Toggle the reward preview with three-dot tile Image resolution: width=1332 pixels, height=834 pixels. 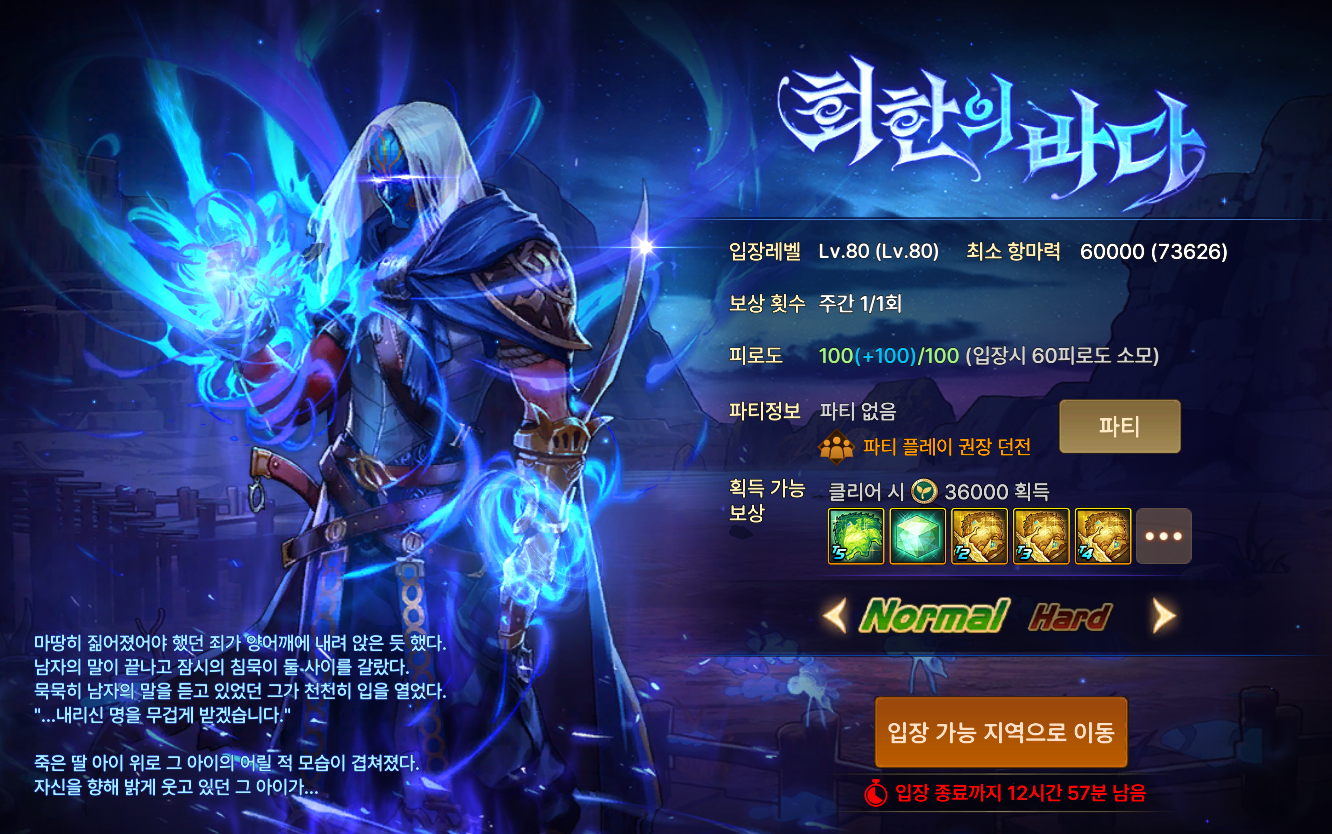1165,536
